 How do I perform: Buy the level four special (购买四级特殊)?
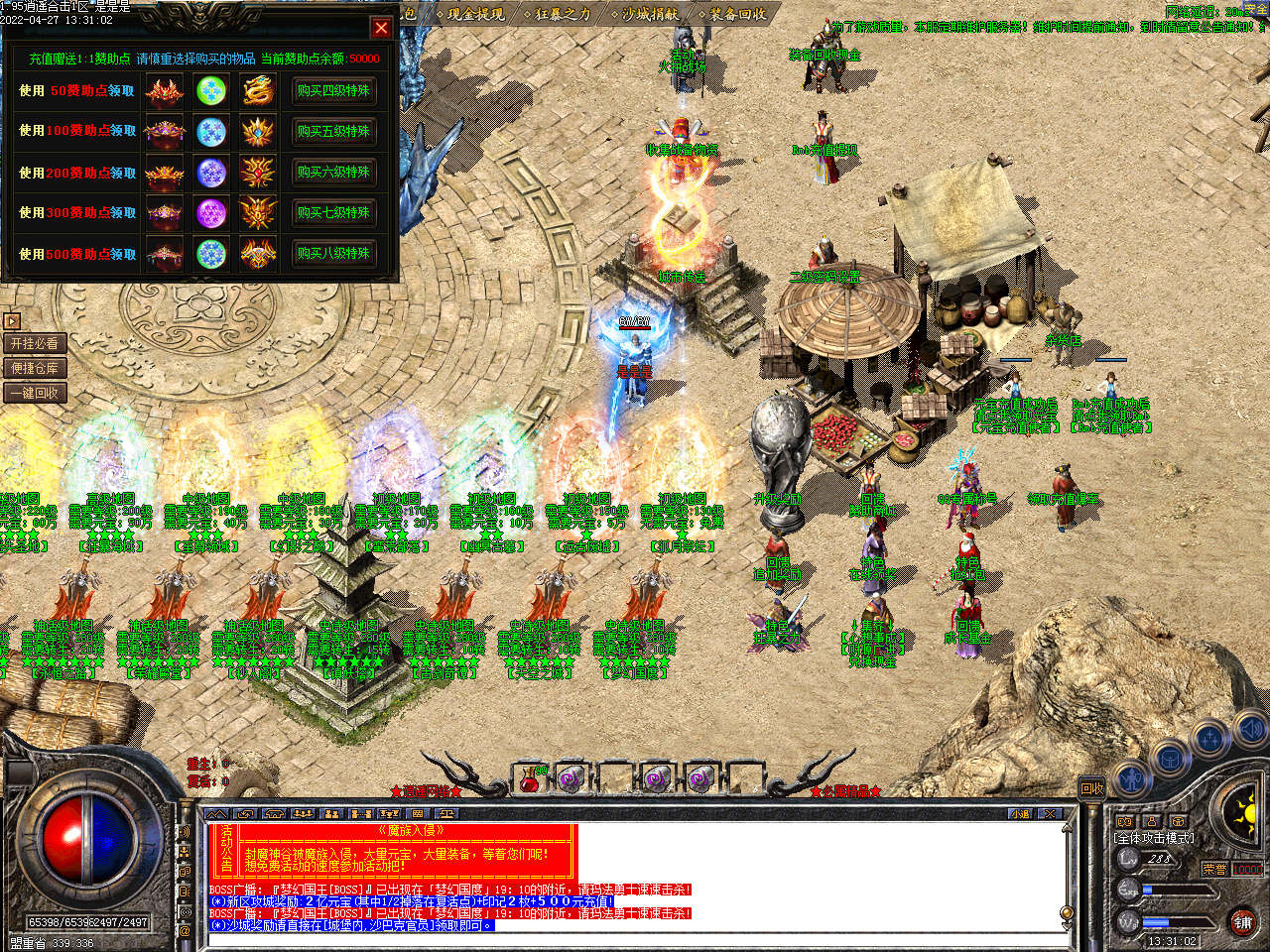333,90
